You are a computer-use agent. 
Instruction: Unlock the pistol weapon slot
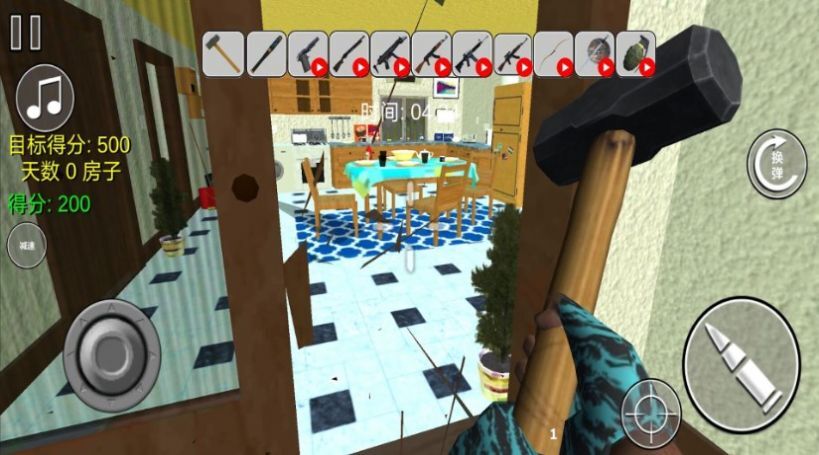[x=307, y=53]
